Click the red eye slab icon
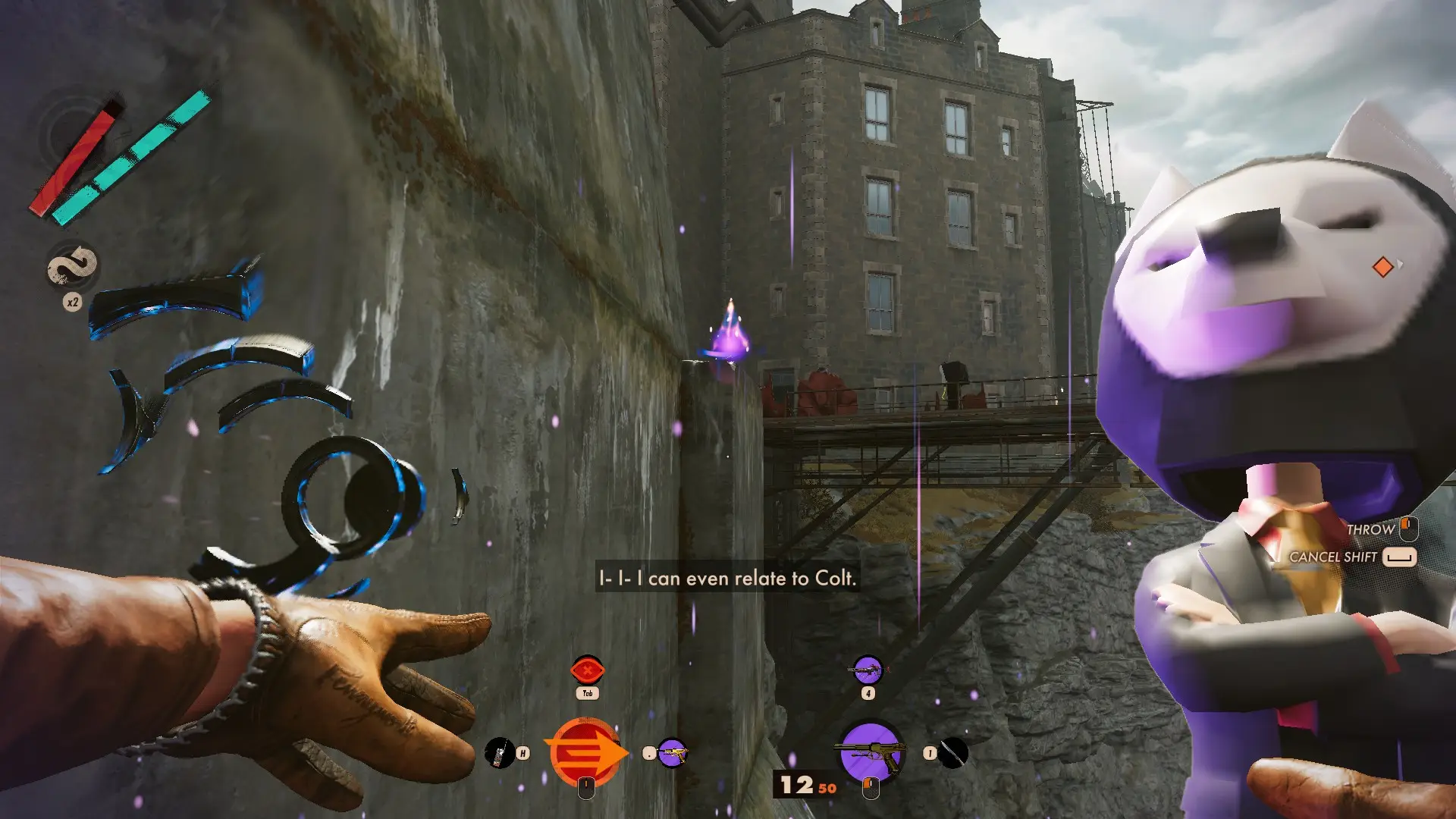1456x819 pixels. [587, 670]
